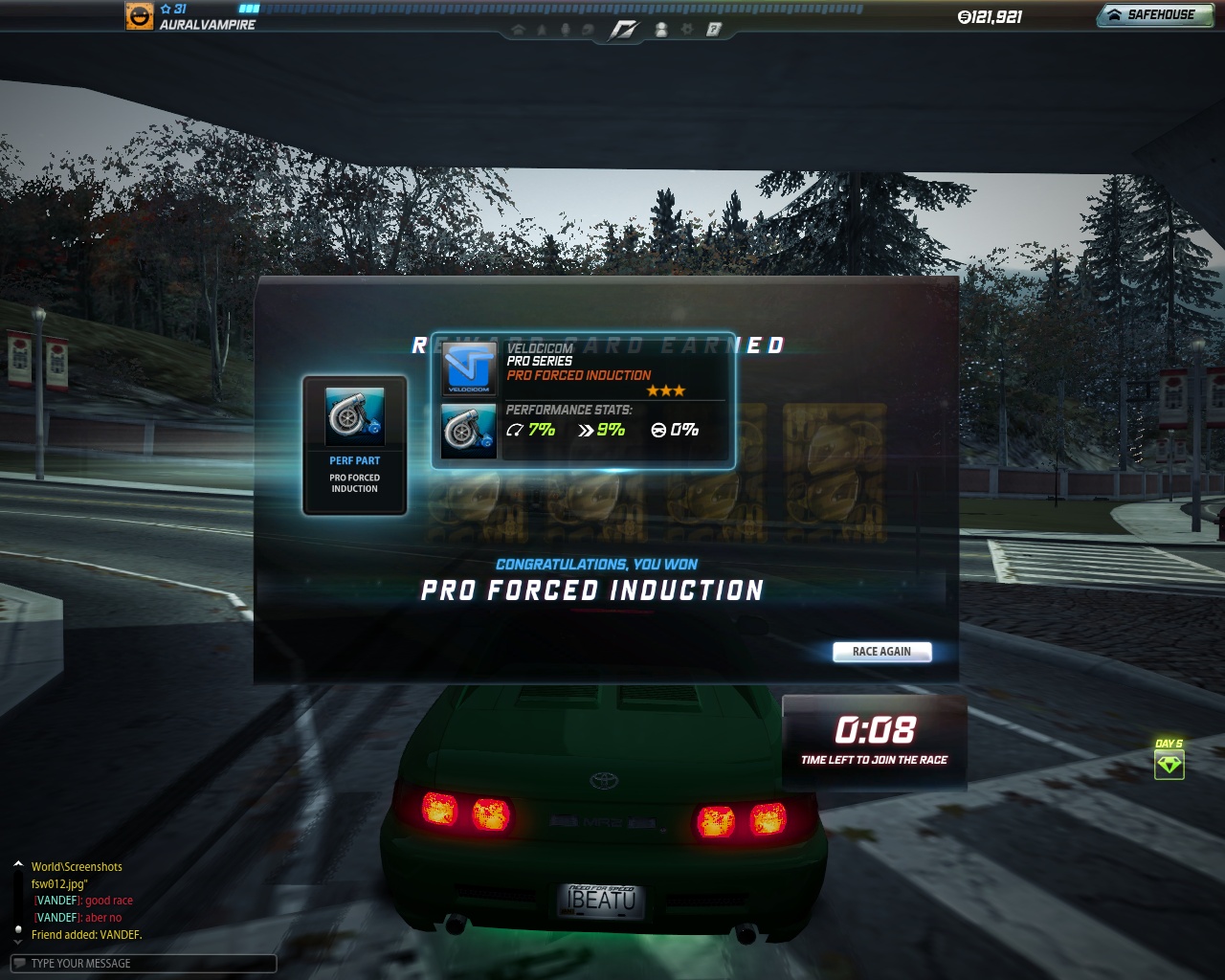Return to the Safehouse
Viewport: 1225px width, 980px height.
pyautogui.click(x=1153, y=15)
